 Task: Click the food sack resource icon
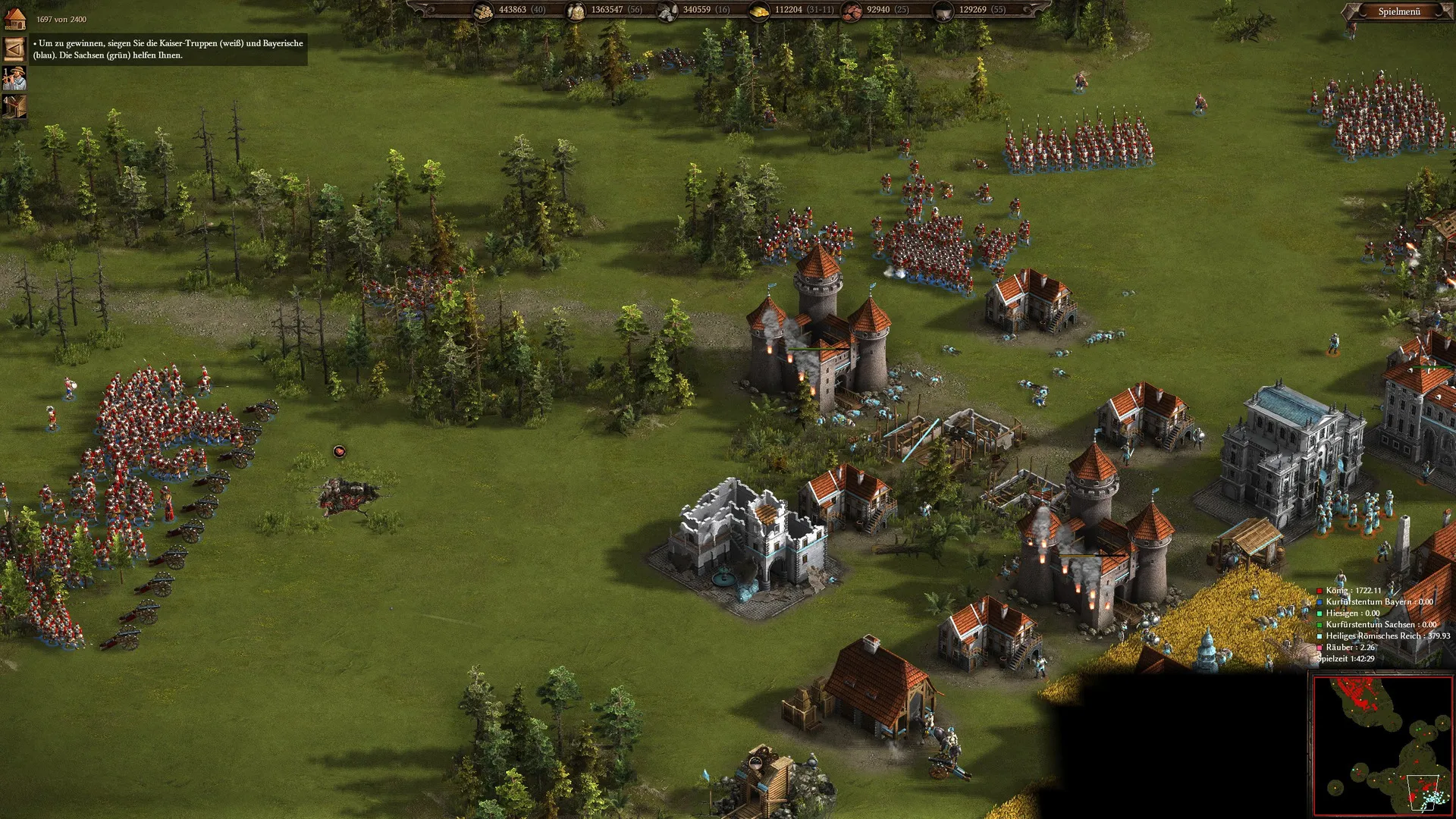pos(576,11)
